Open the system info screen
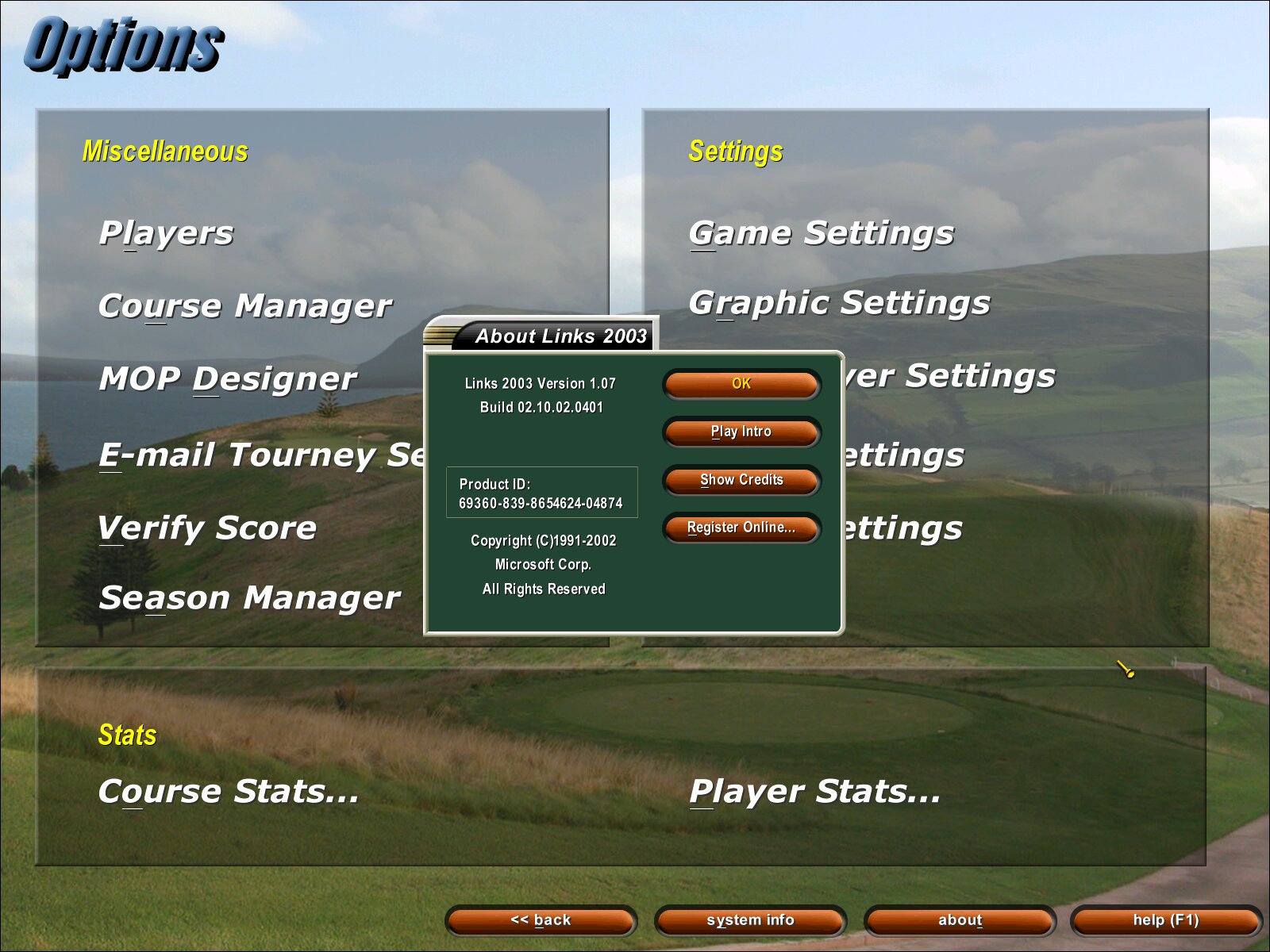The height and width of the screenshot is (952, 1270). click(x=750, y=920)
